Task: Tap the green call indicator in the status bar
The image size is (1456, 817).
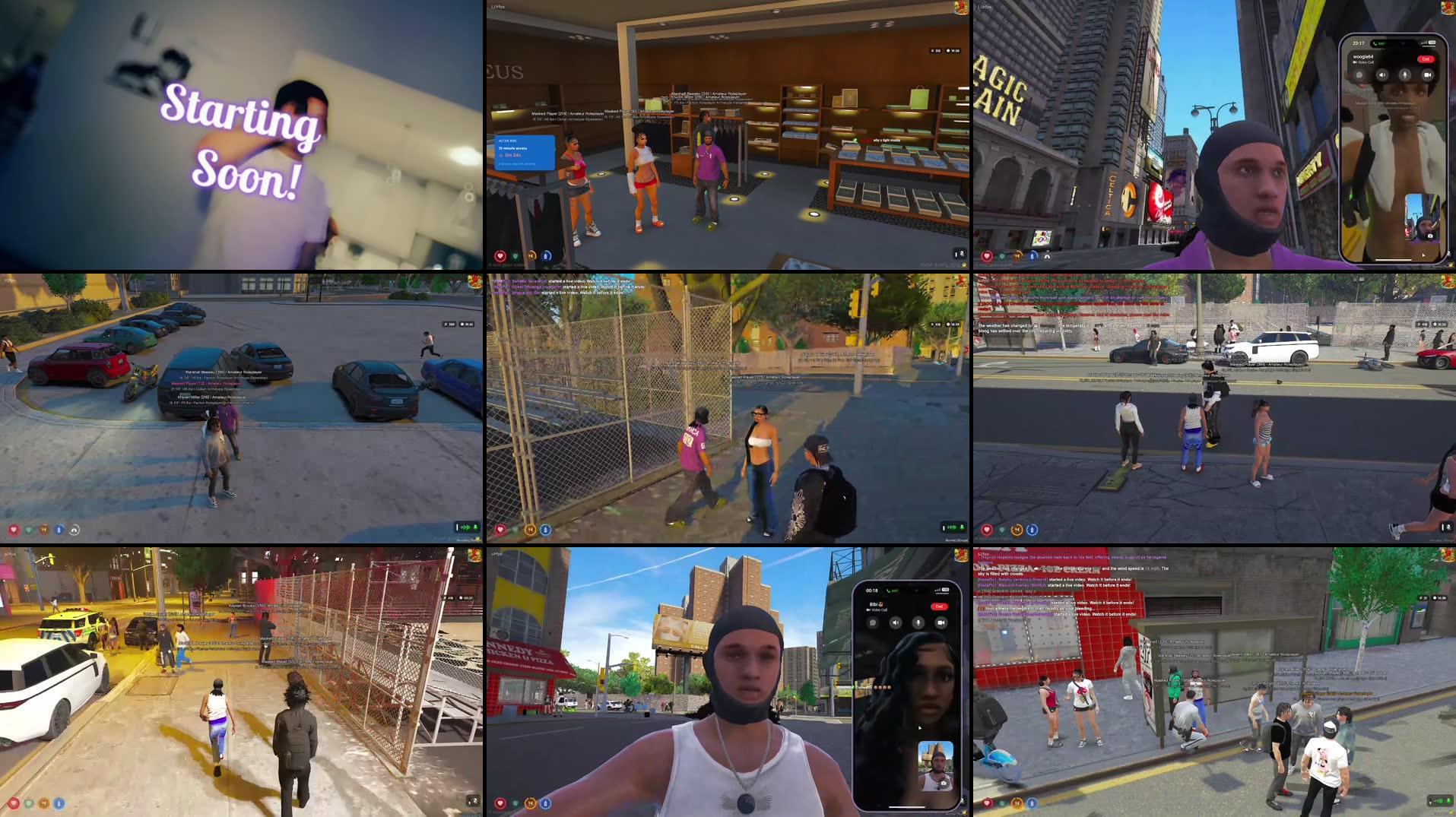Action: pyautogui.click(x=1376, y=43)
